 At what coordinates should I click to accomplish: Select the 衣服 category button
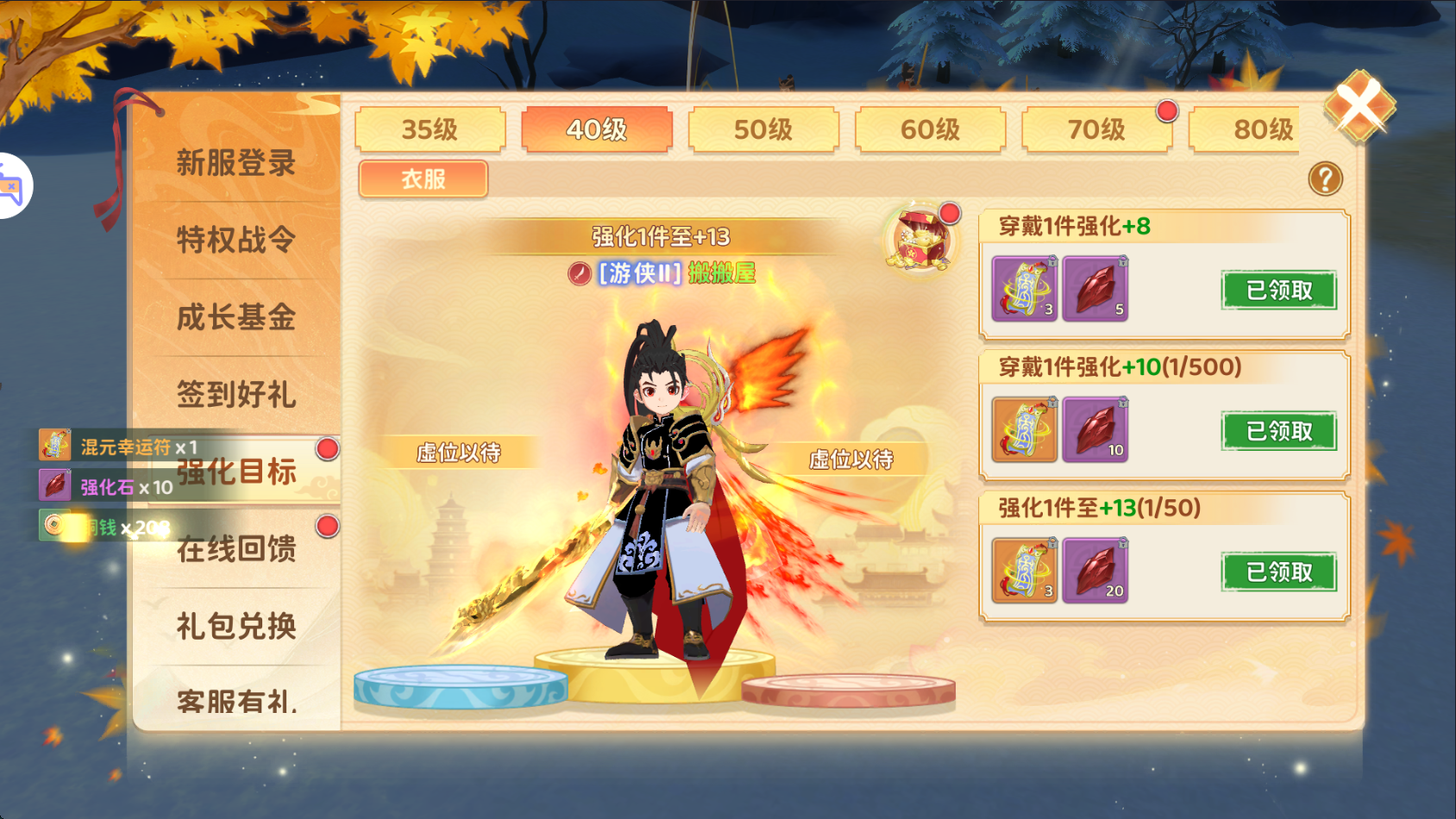[x=424, y=179]
